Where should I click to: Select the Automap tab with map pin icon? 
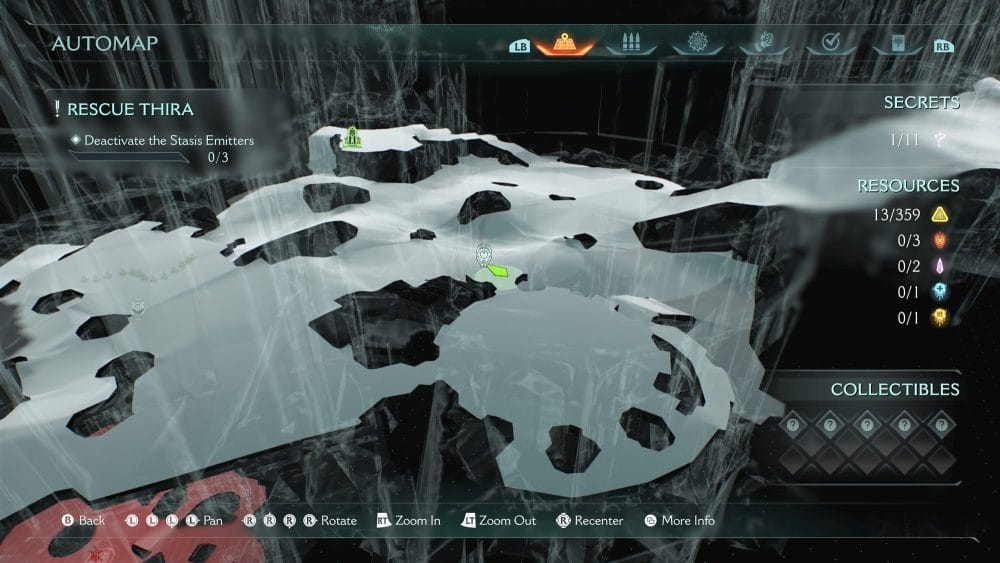(565, 44)
